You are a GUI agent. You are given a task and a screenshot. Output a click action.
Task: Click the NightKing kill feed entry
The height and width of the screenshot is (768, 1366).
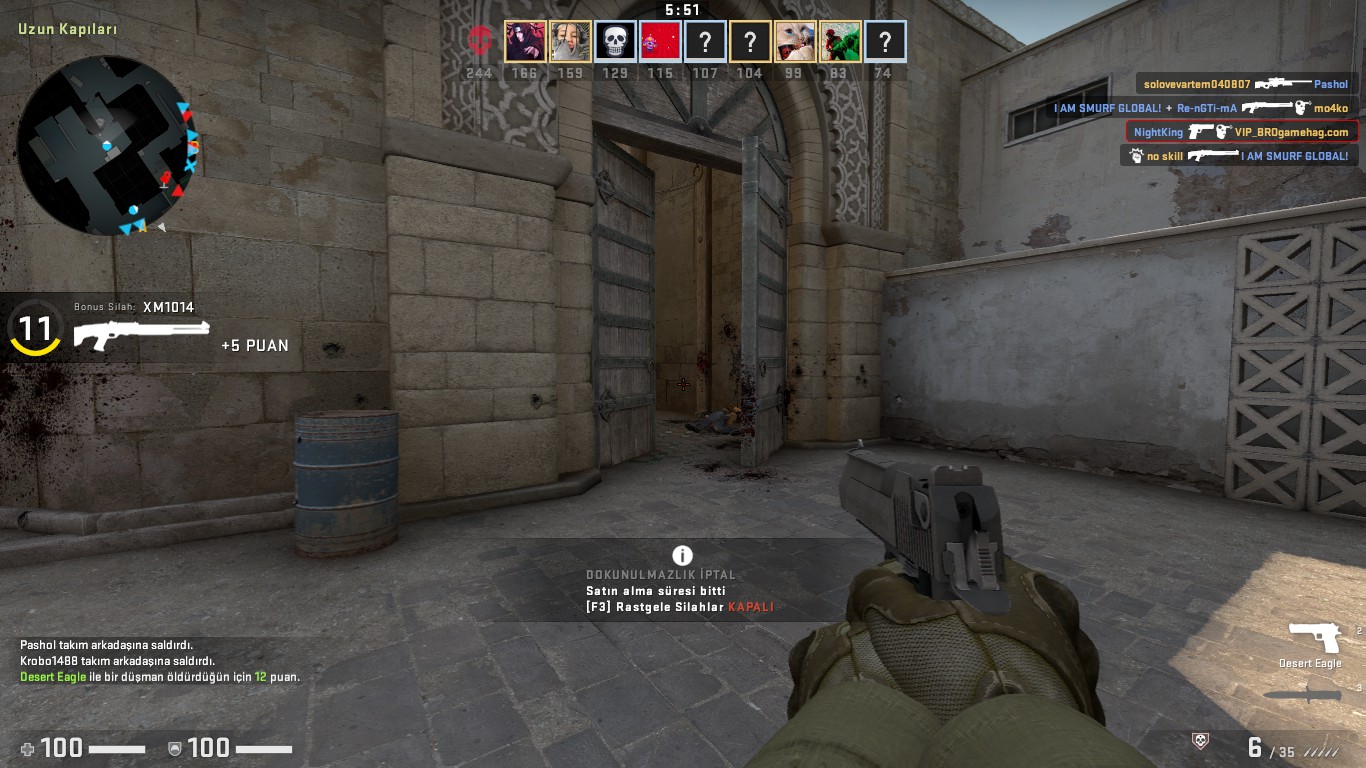1241,132
